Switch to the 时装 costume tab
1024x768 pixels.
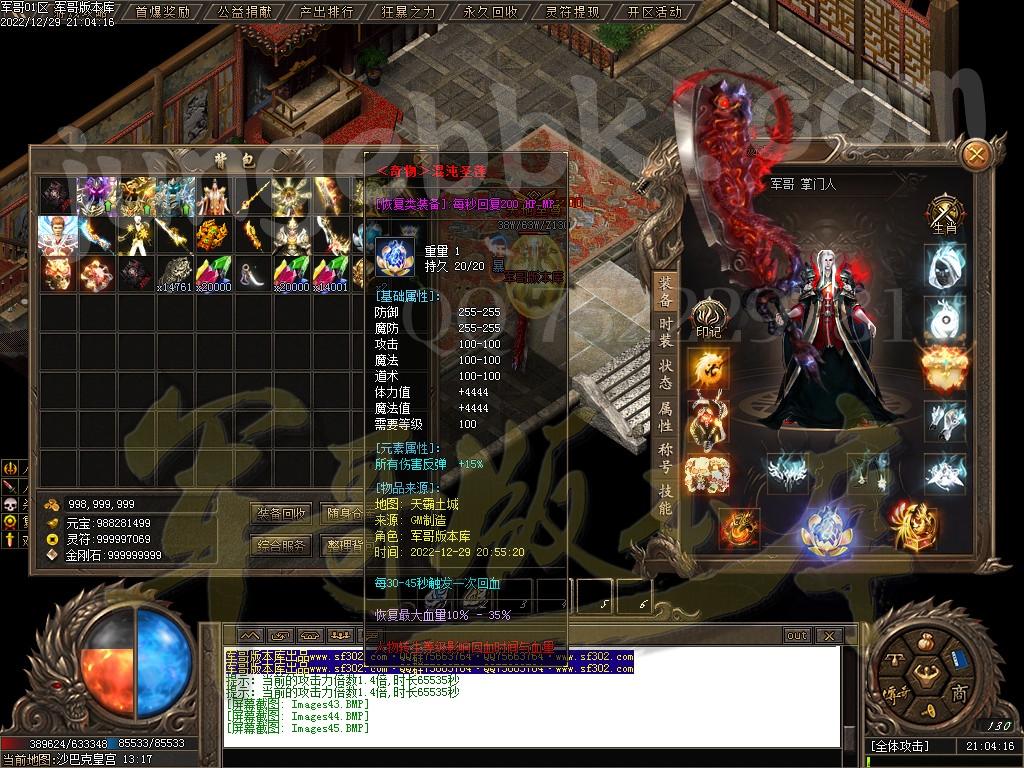coord(666,332)
